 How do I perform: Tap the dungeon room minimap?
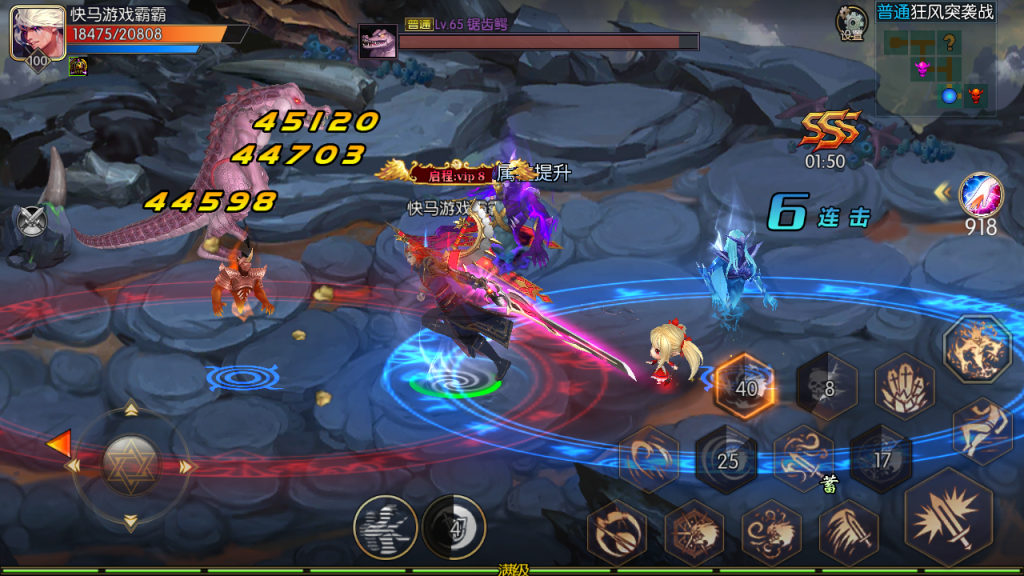[935, 68]
